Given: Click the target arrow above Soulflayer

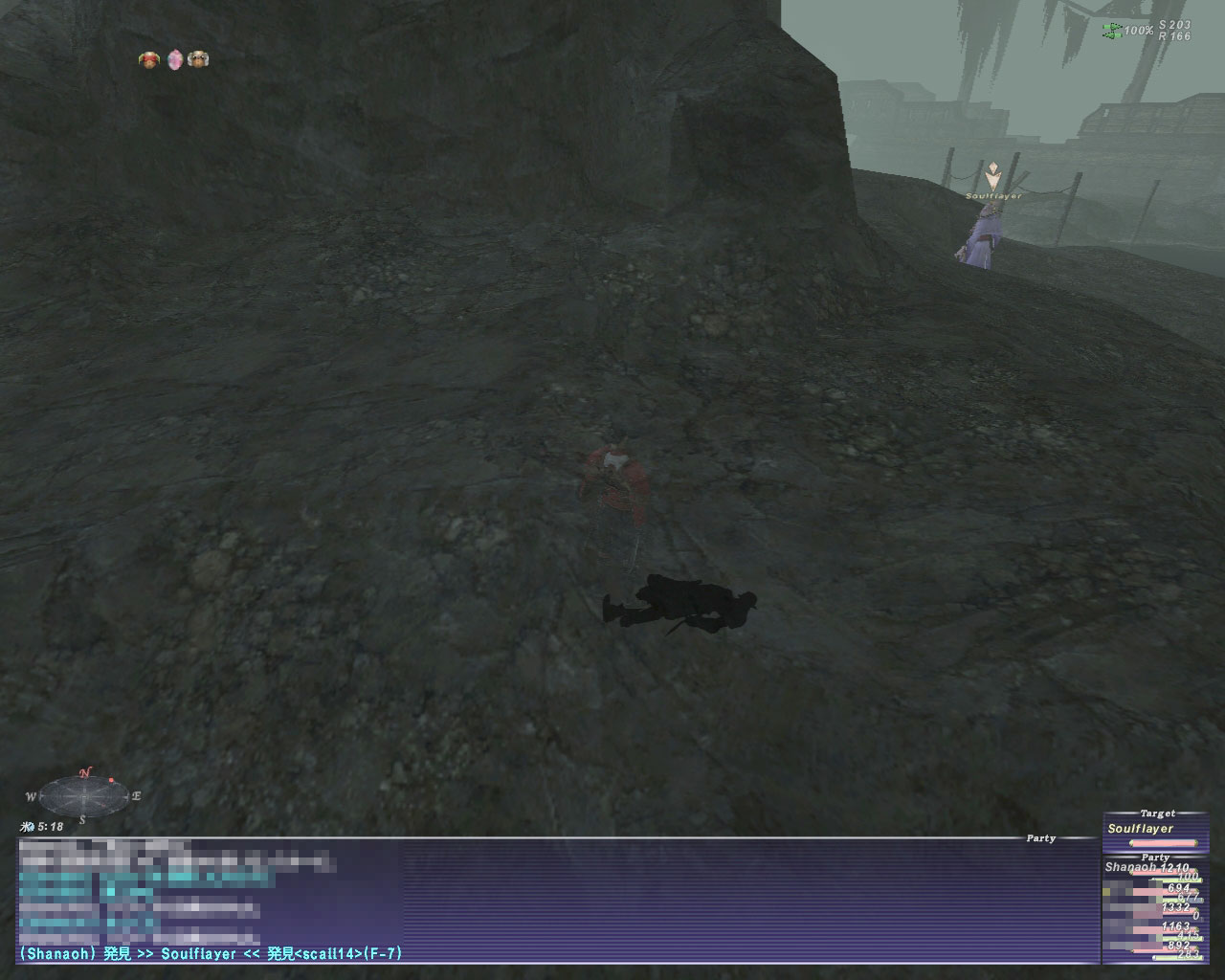Looking at the screenshot, I should pyautogui.click(x=994, y=175).
